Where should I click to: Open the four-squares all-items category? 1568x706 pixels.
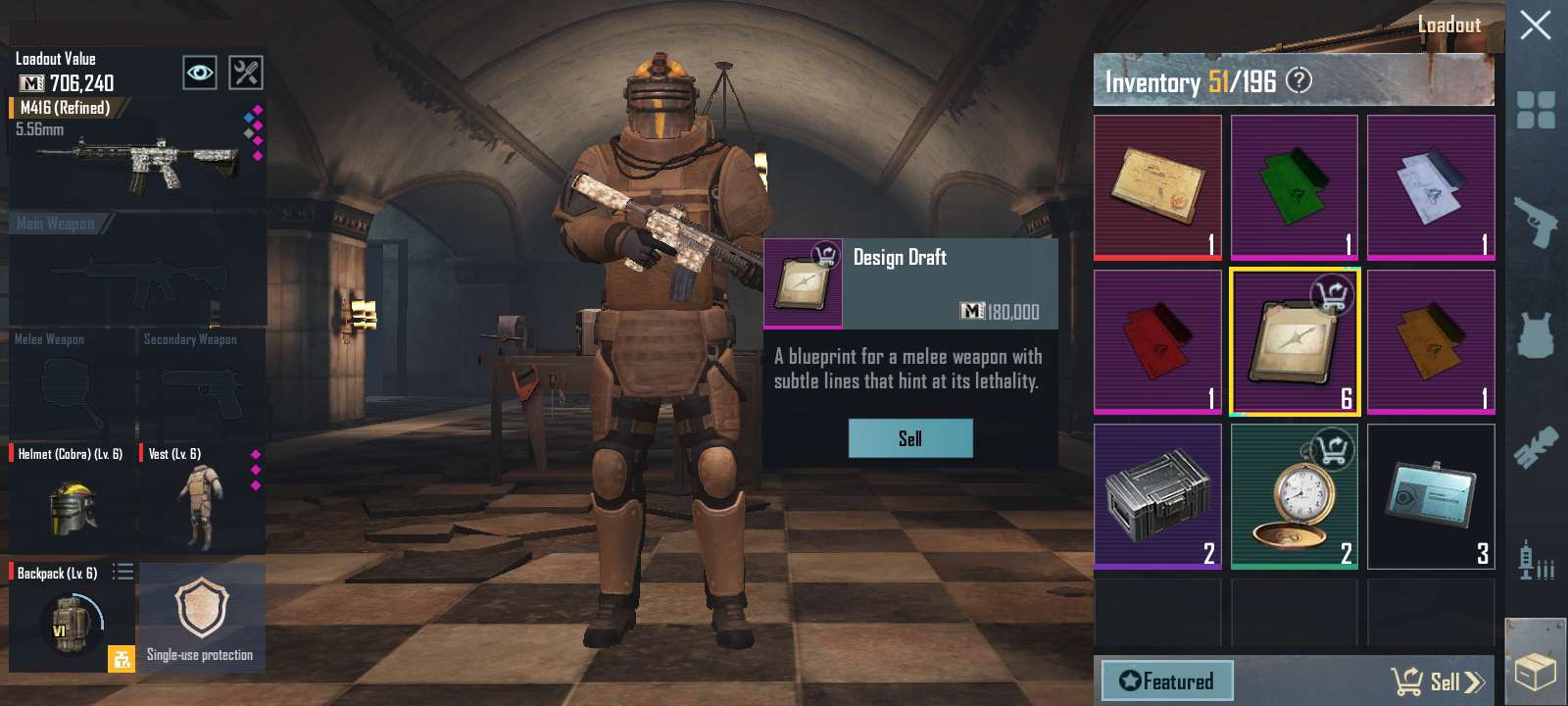click(1536, 110)
